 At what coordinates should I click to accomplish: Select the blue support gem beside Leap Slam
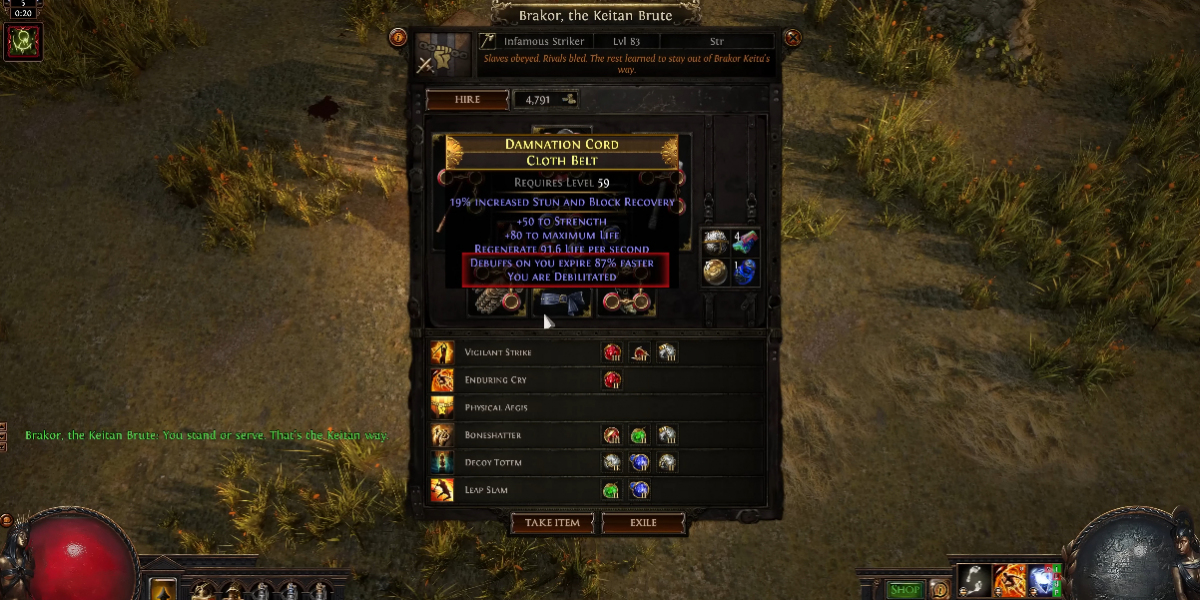click(639, 490)
